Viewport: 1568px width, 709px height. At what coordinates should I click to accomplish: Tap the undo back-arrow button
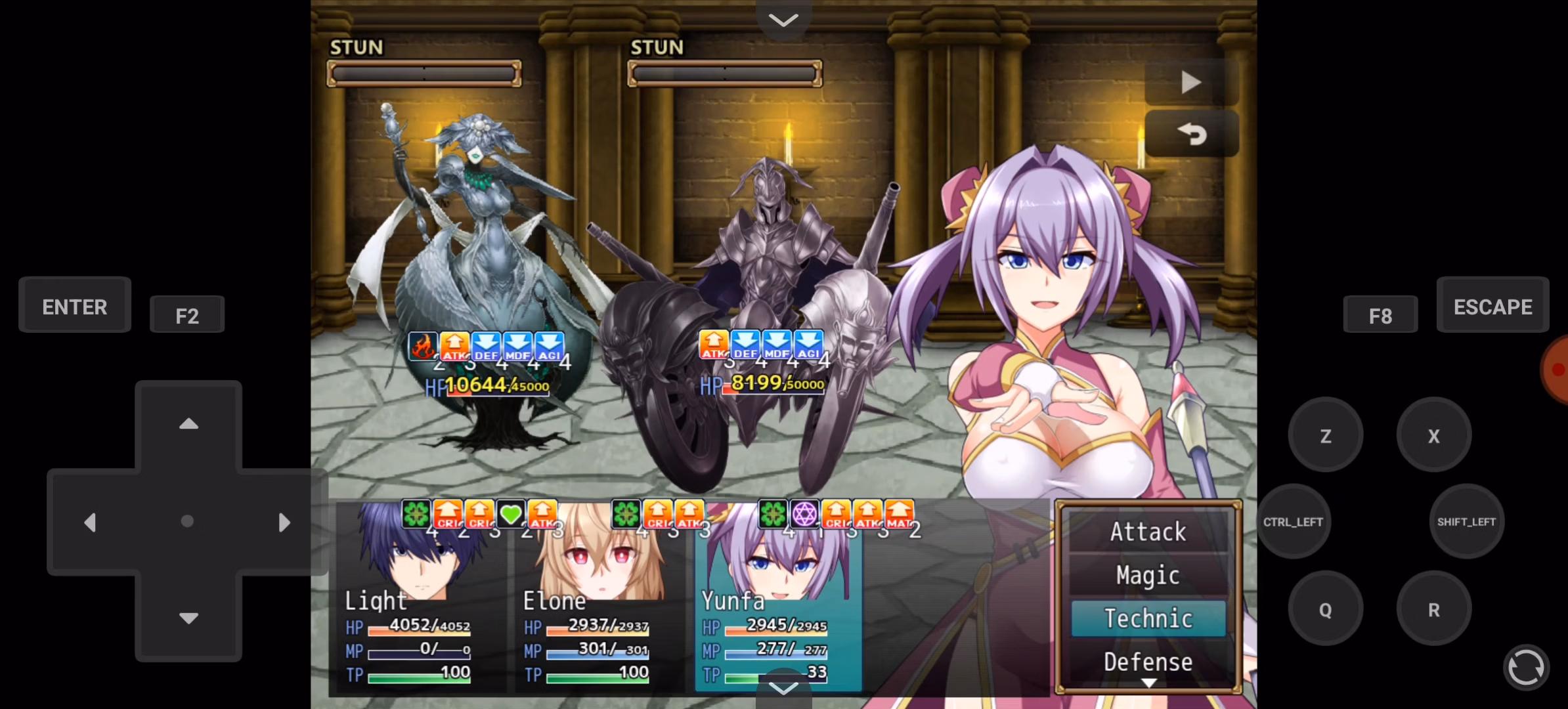click(1191, 134)
